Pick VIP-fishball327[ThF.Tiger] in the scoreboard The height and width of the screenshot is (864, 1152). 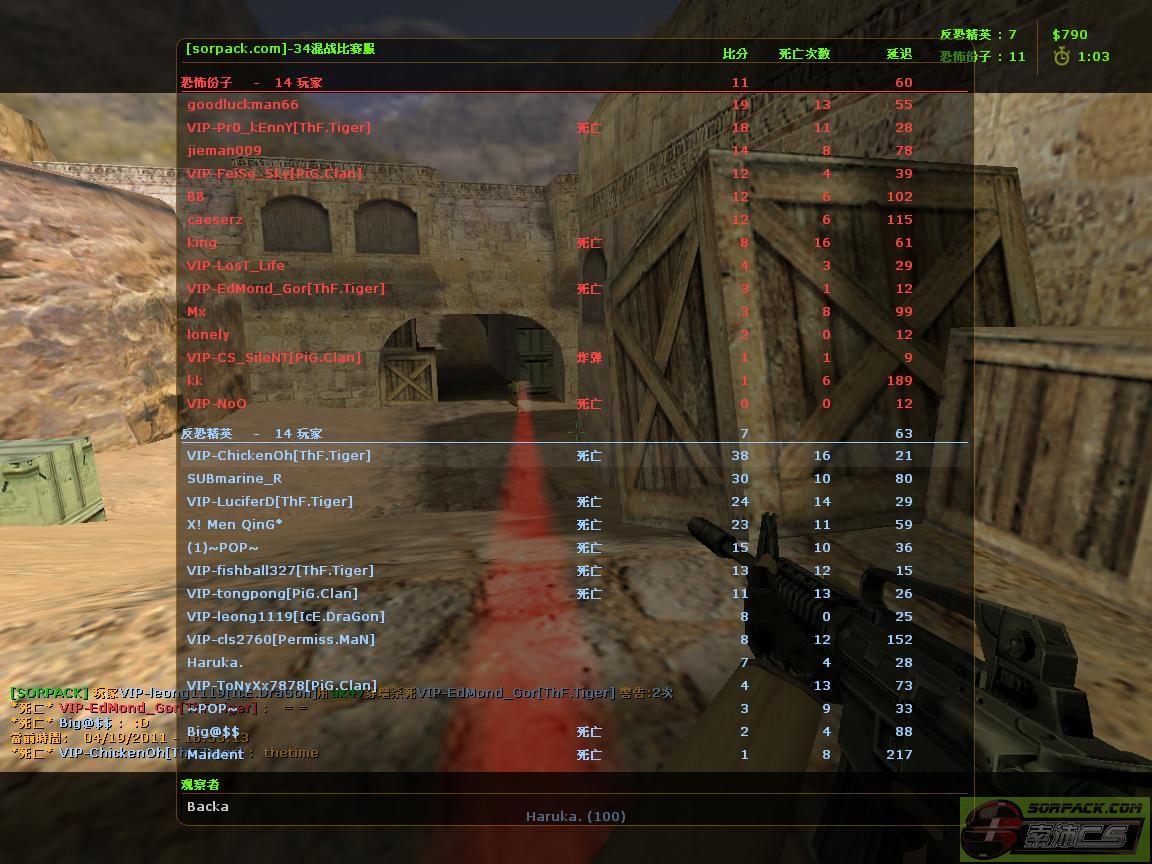point(280,571)
